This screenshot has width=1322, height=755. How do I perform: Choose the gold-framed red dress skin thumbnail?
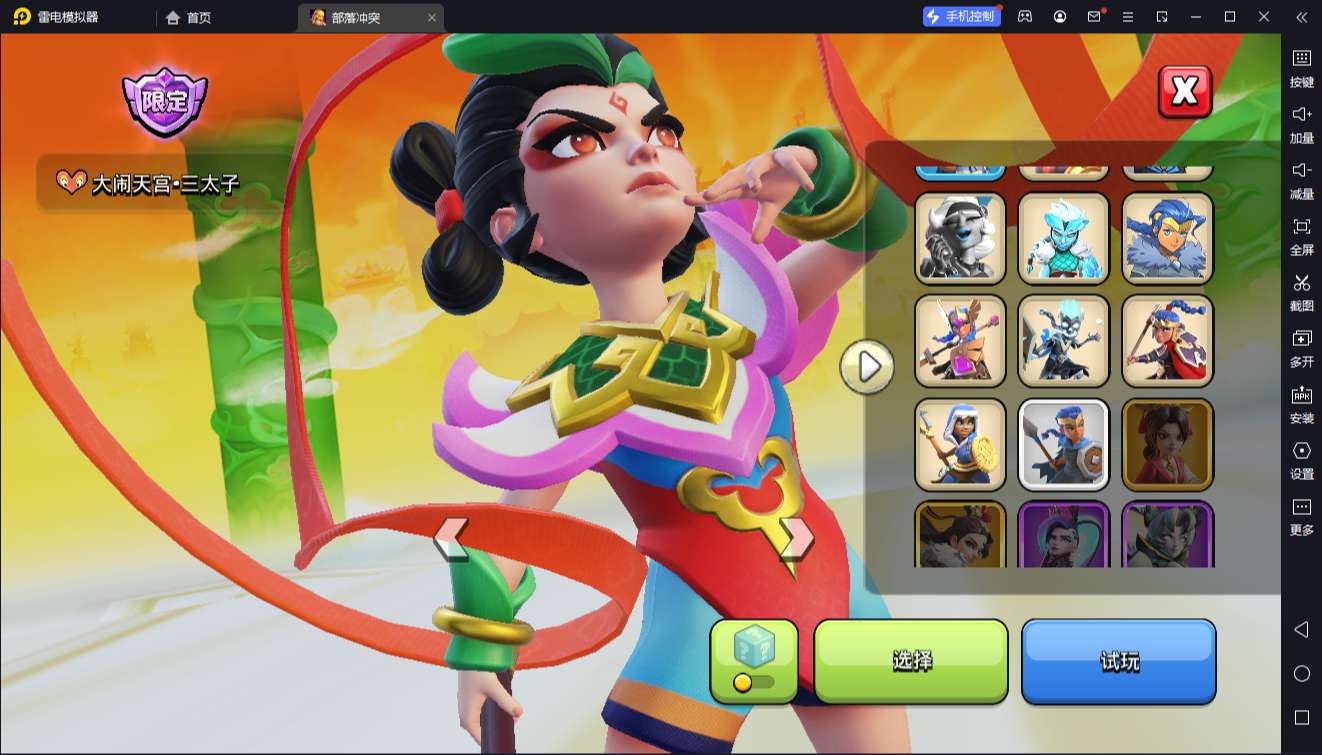[1167, 444]
